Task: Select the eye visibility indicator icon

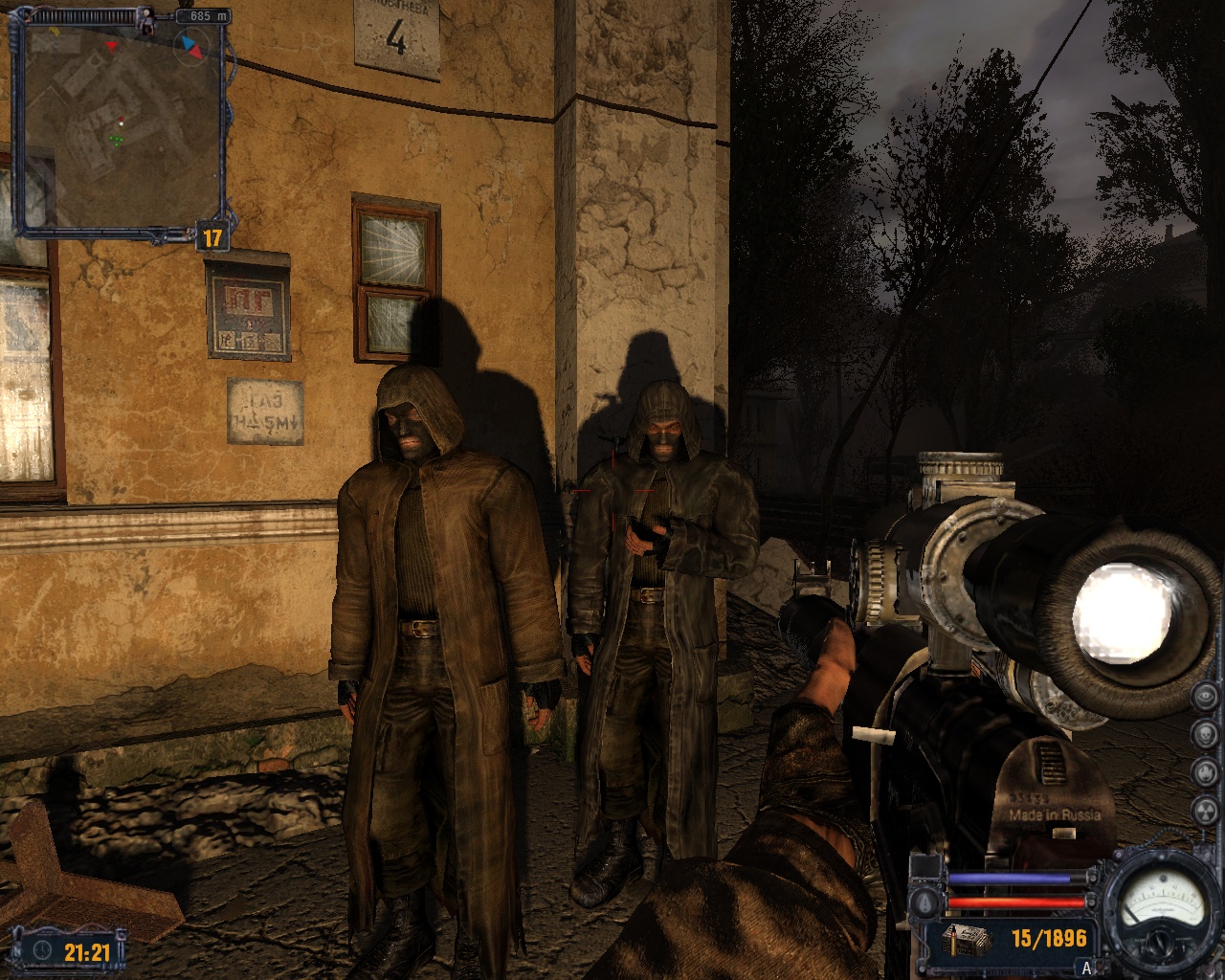Action: (x=1204, y=696)
